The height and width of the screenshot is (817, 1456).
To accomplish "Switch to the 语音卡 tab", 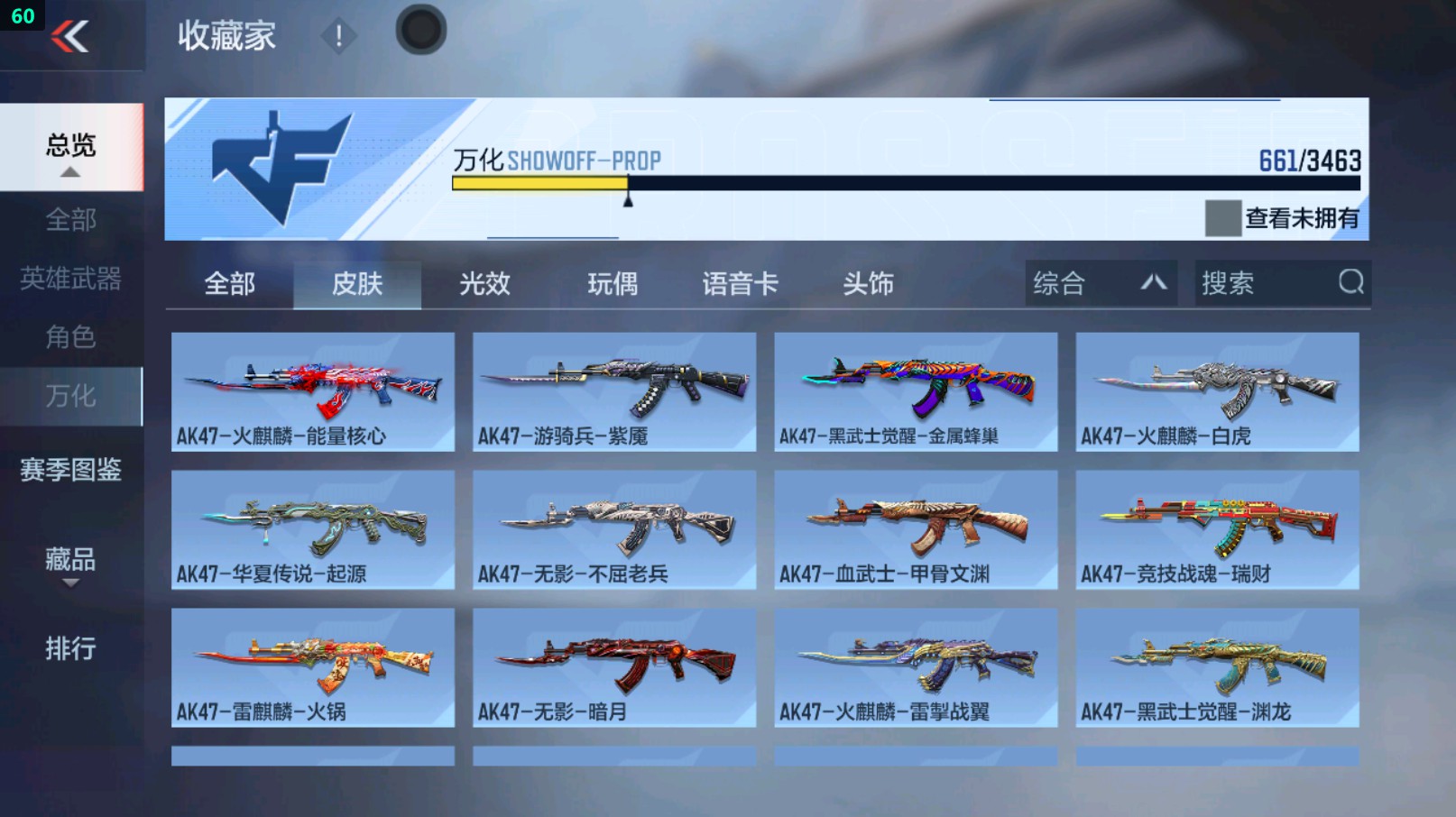I will (740, 283).
